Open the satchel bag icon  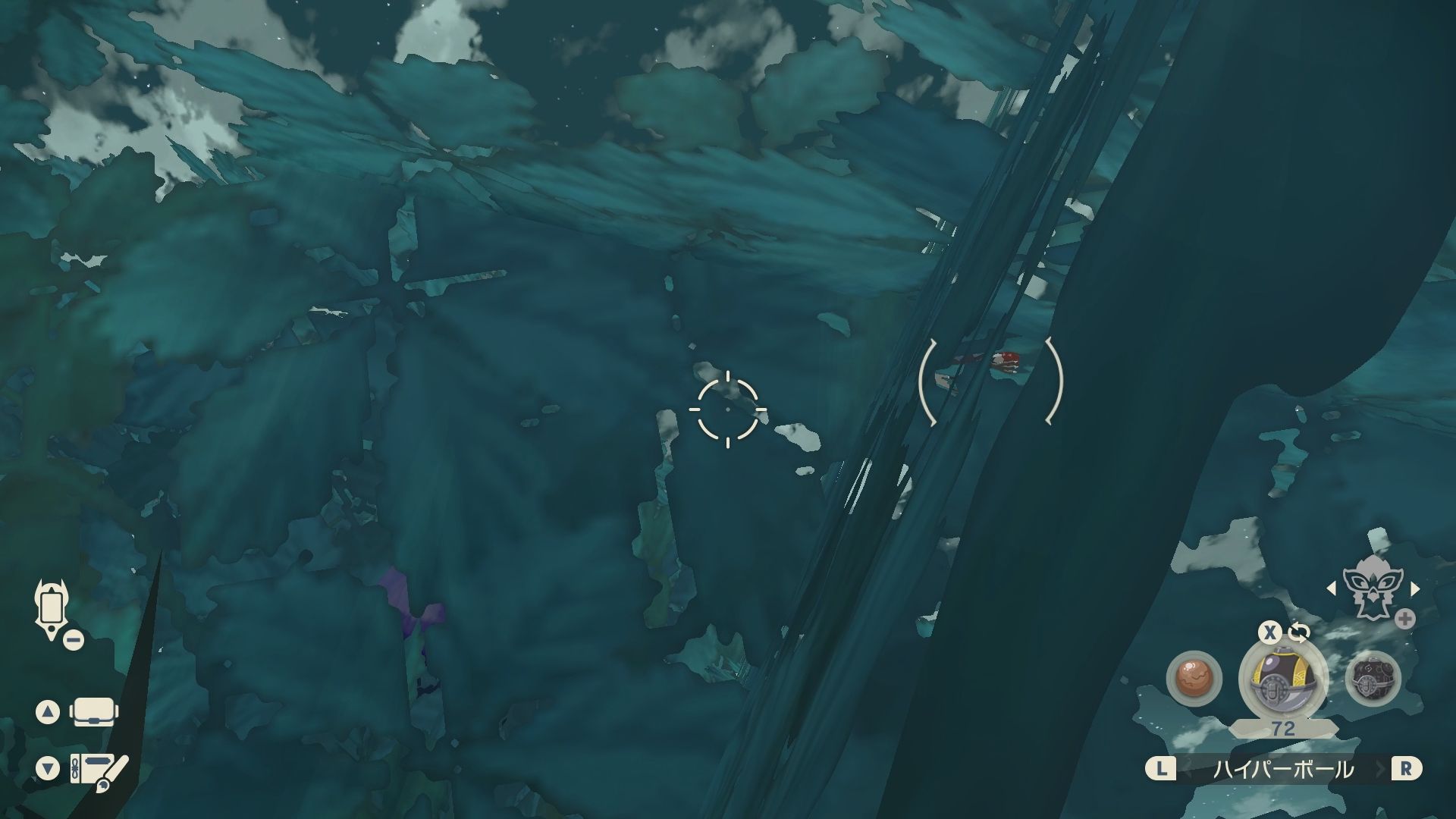click(93, 713)
